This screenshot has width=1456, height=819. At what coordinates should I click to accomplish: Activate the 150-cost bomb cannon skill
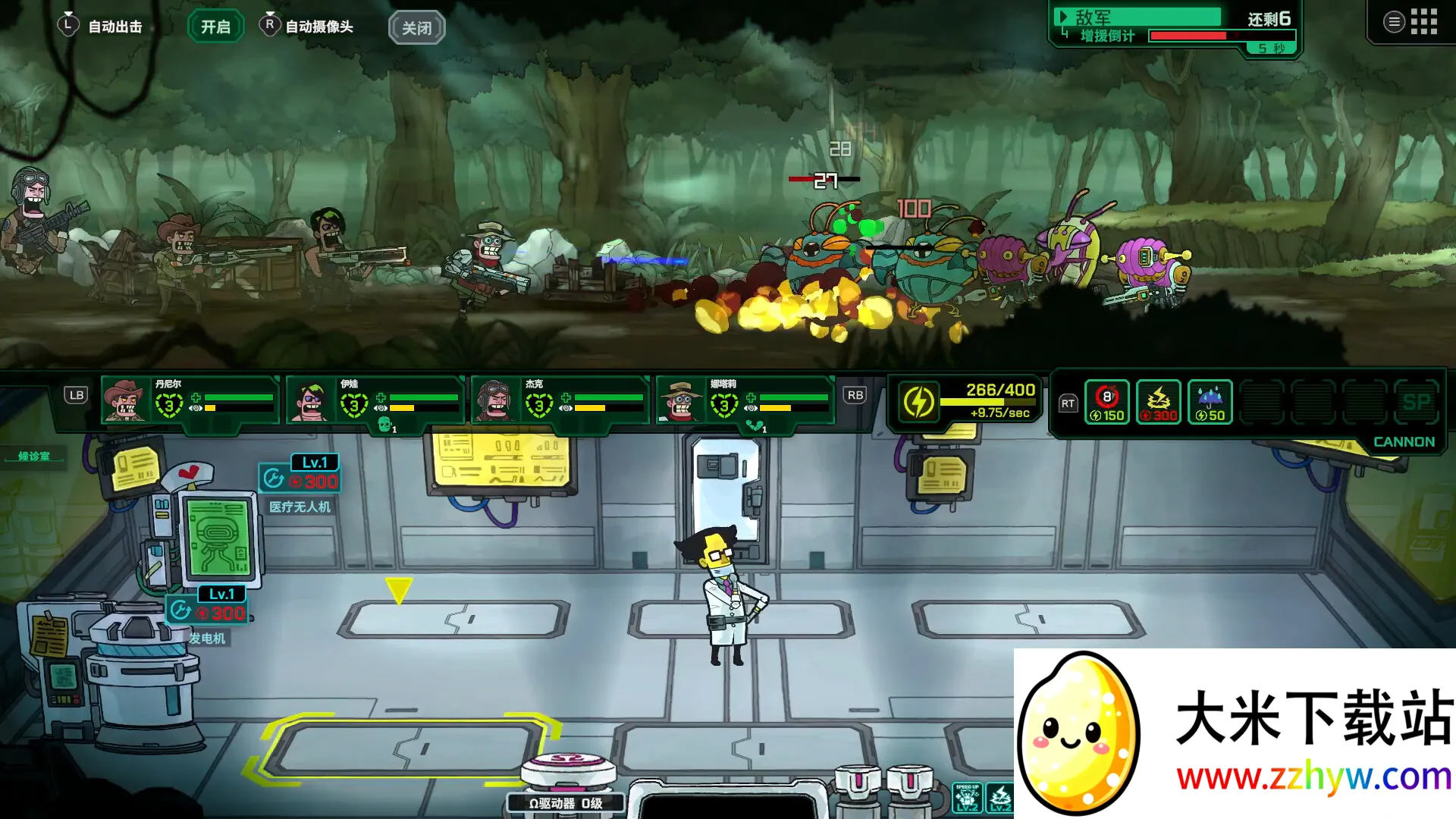pos(1106,401)
